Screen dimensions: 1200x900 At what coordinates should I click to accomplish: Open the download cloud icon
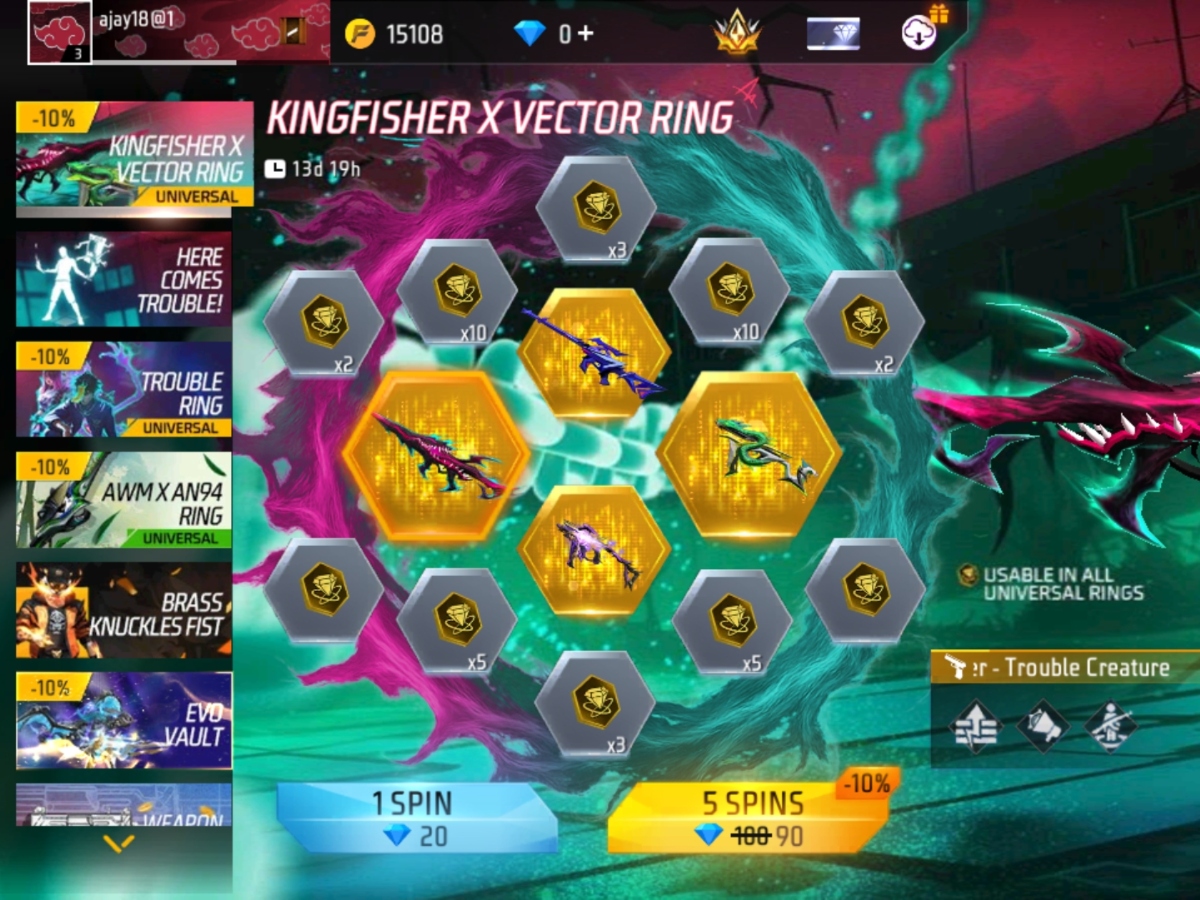(917, 34)
